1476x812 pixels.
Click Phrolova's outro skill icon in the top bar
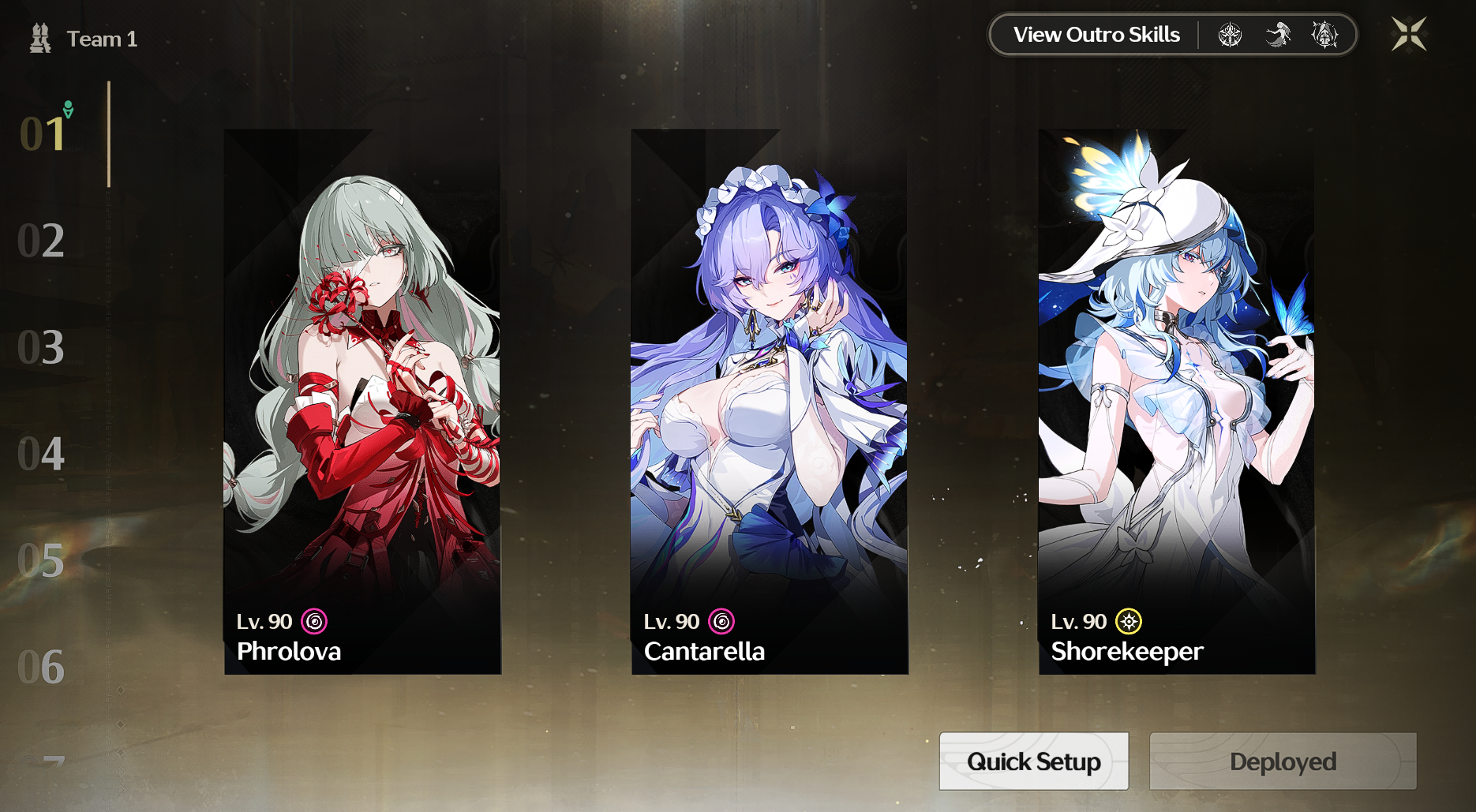pos(1231,32)
